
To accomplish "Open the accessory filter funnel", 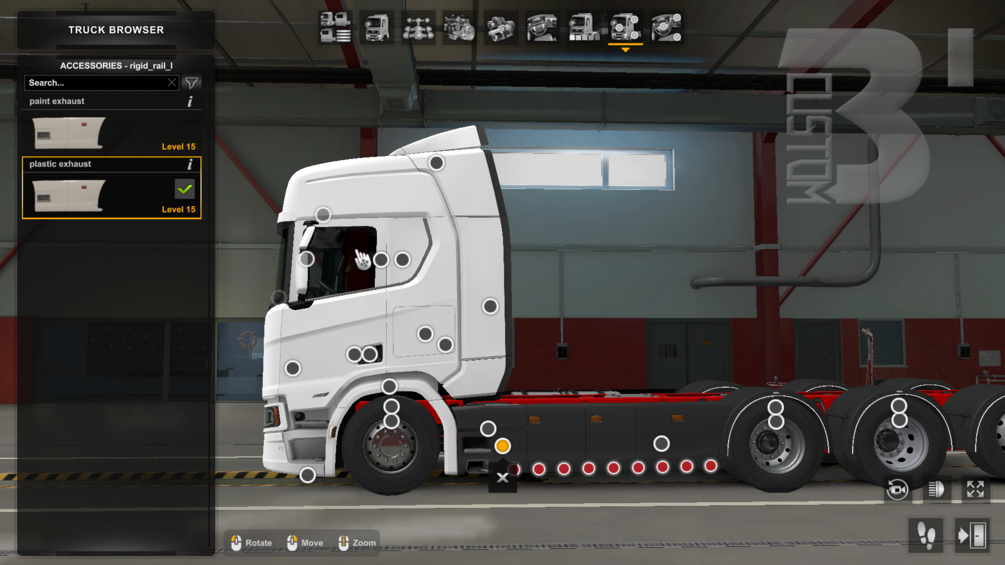I will 192,83.
